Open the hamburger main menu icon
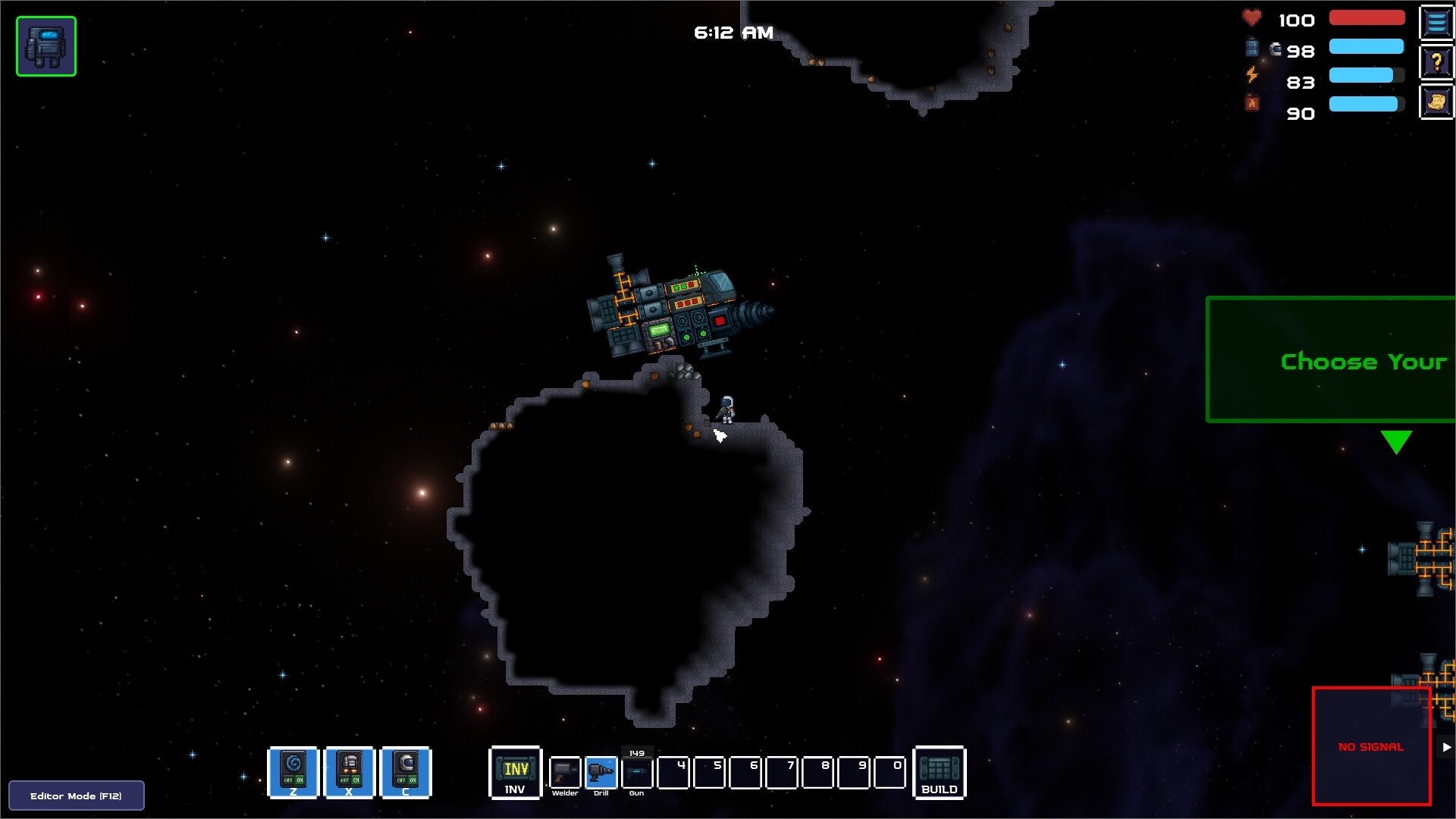1456x819 pixels. coord(1436,23)
